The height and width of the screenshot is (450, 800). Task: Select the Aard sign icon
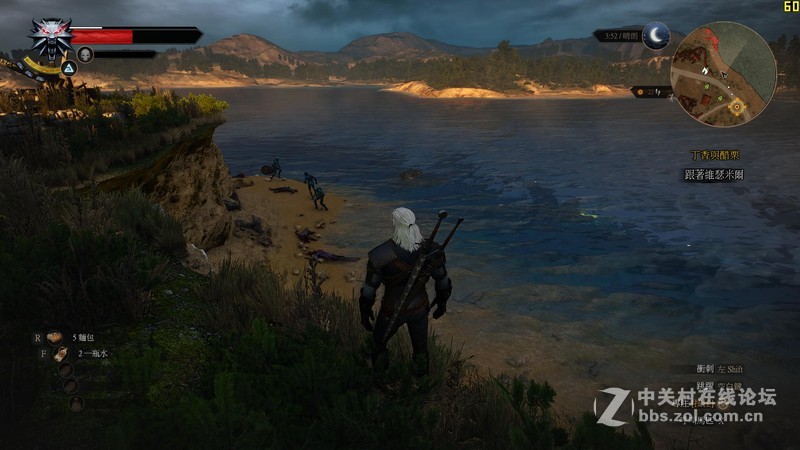pyautogui.click(x=69, y=68)
